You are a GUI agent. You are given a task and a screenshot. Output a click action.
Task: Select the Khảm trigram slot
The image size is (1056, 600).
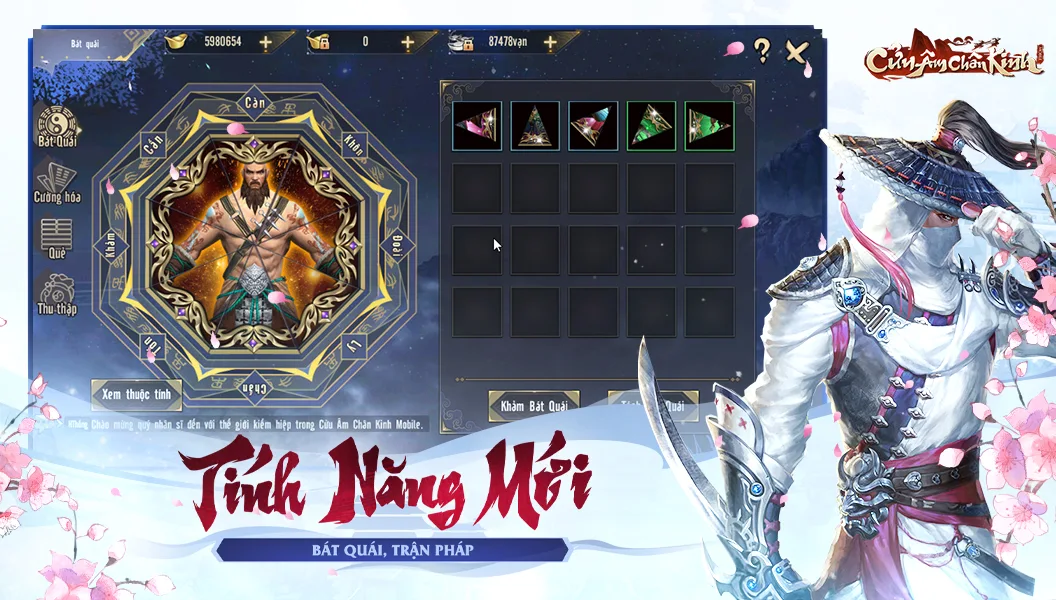point(110,245)
